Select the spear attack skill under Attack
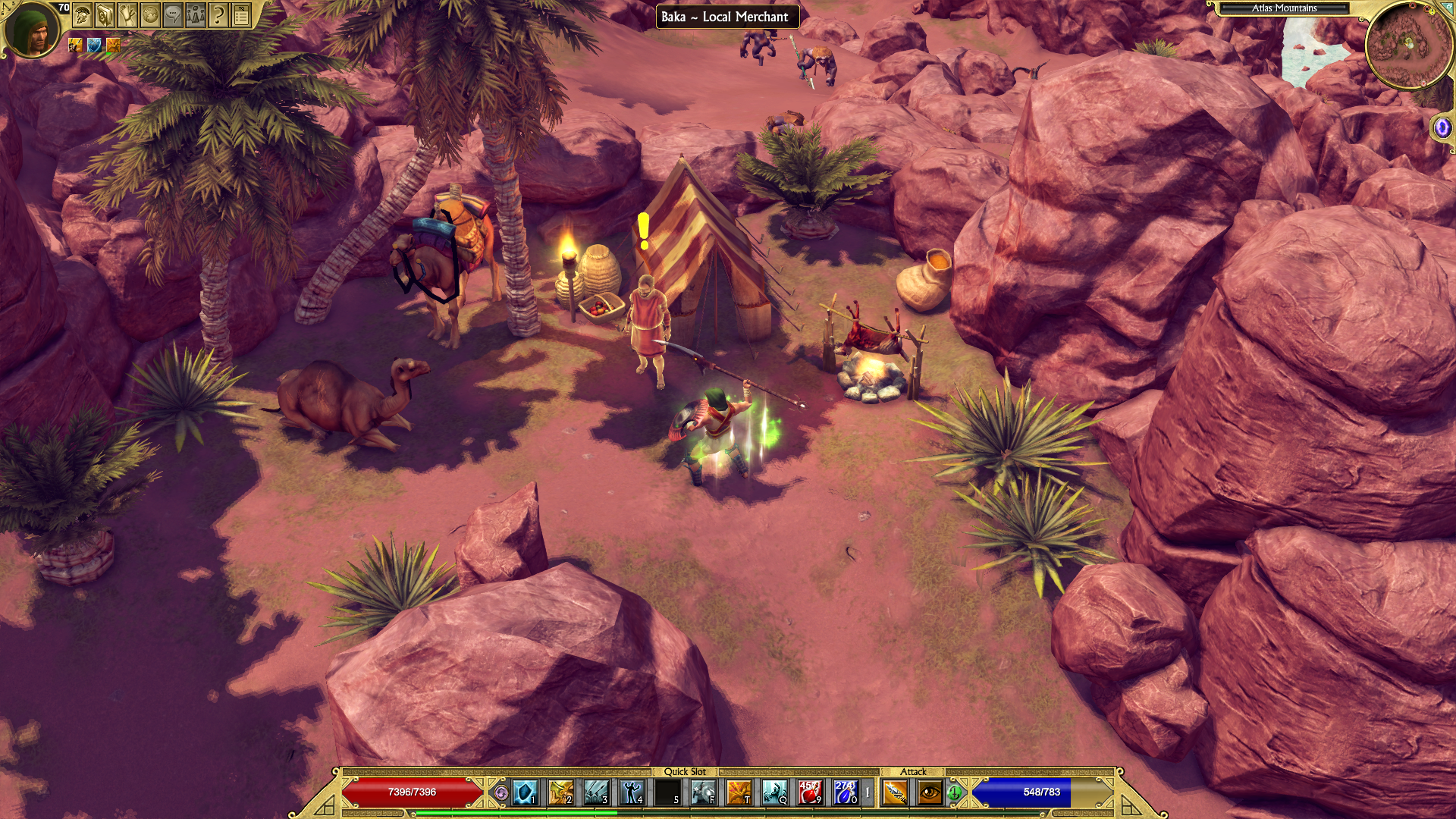 [895, 792]
